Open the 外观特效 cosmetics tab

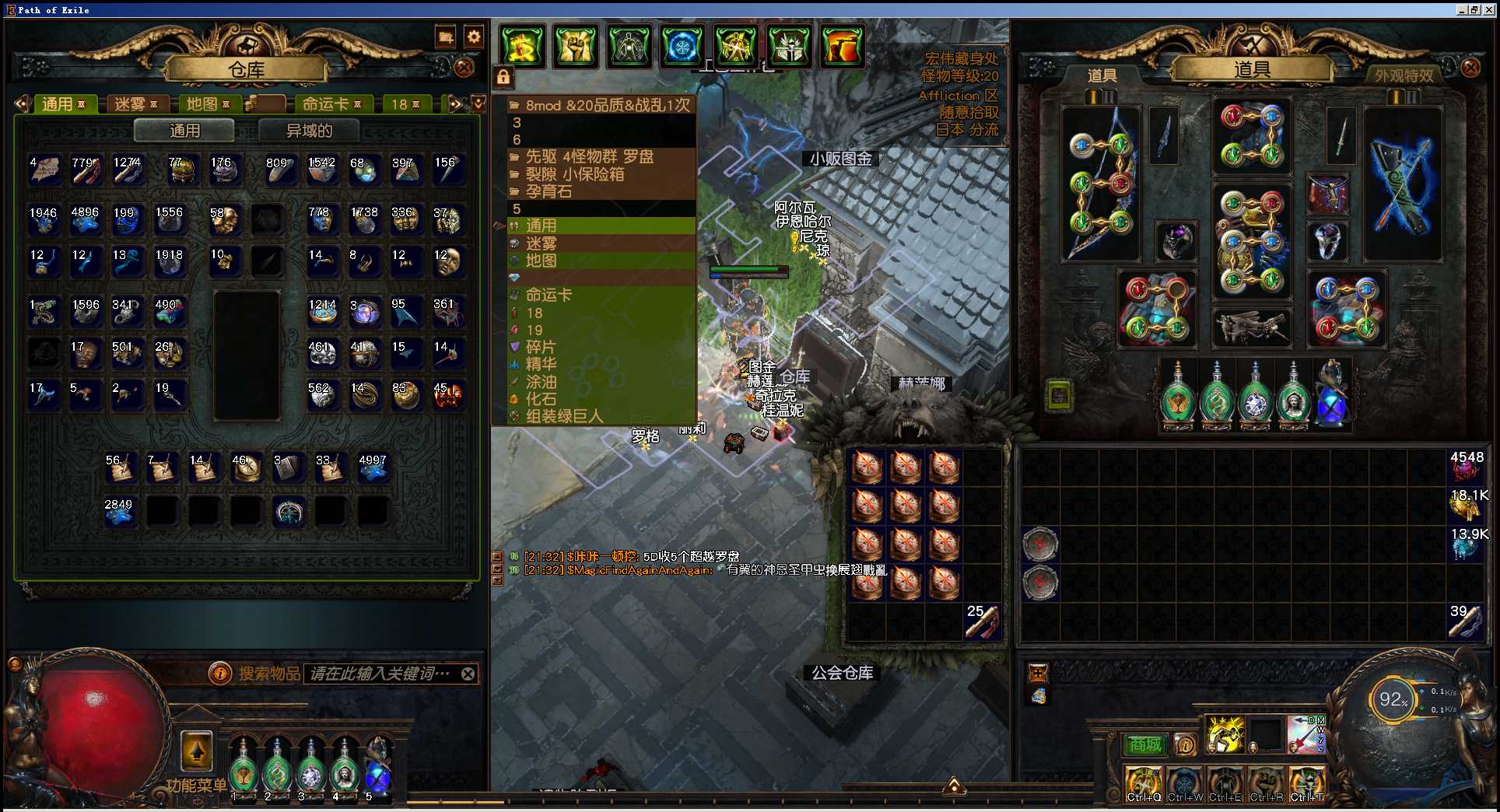(x=1403, y=75)
